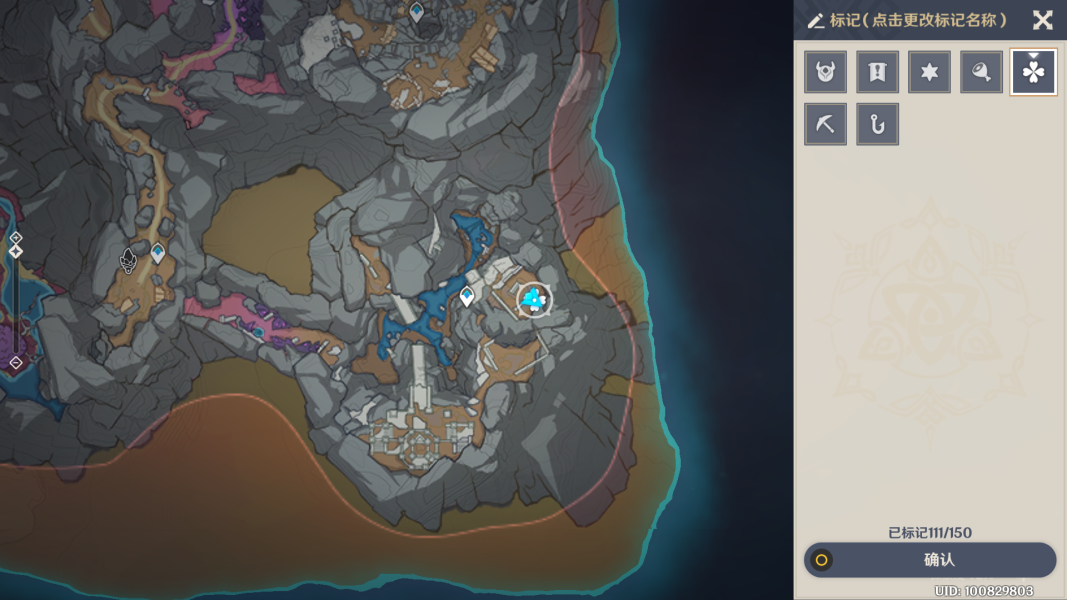The width and height of the screenshot is (1067, 600).
Task: Select the dark statue marker on the map
Action: coord(128,261)
